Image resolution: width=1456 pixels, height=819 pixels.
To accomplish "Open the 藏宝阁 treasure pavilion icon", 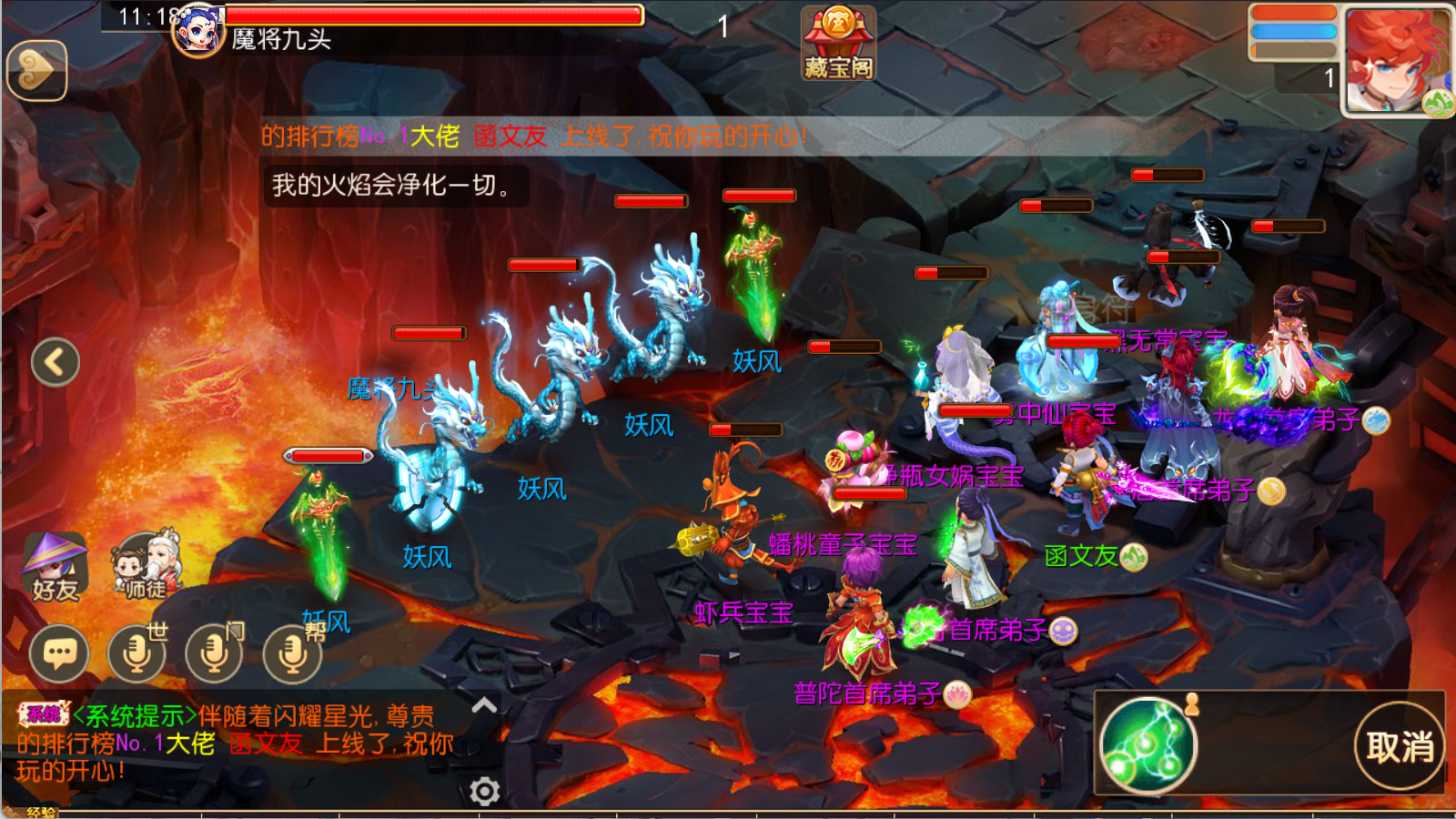I will [837, 41].
